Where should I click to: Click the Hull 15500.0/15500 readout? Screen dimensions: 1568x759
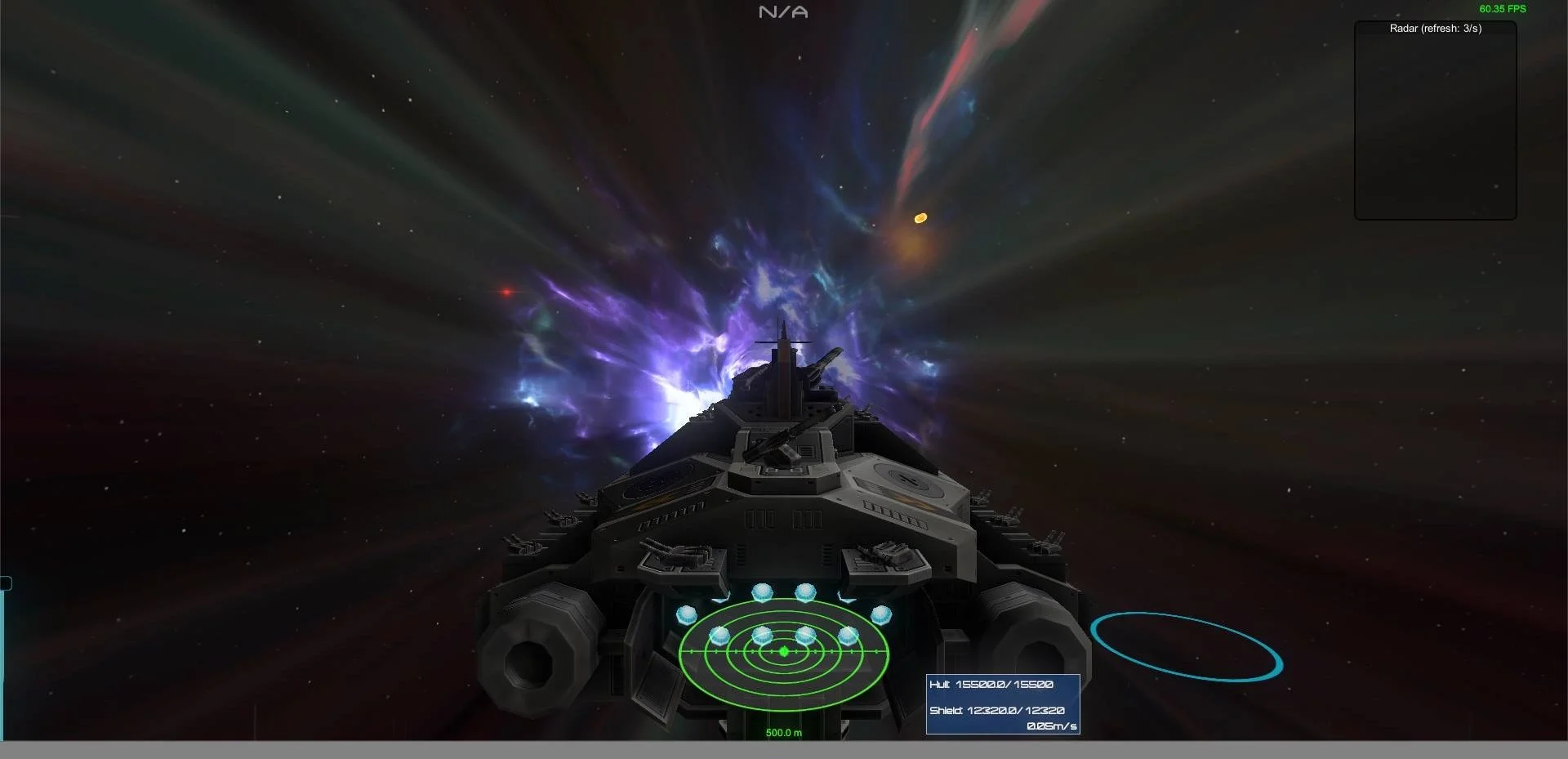click(992, 684)
